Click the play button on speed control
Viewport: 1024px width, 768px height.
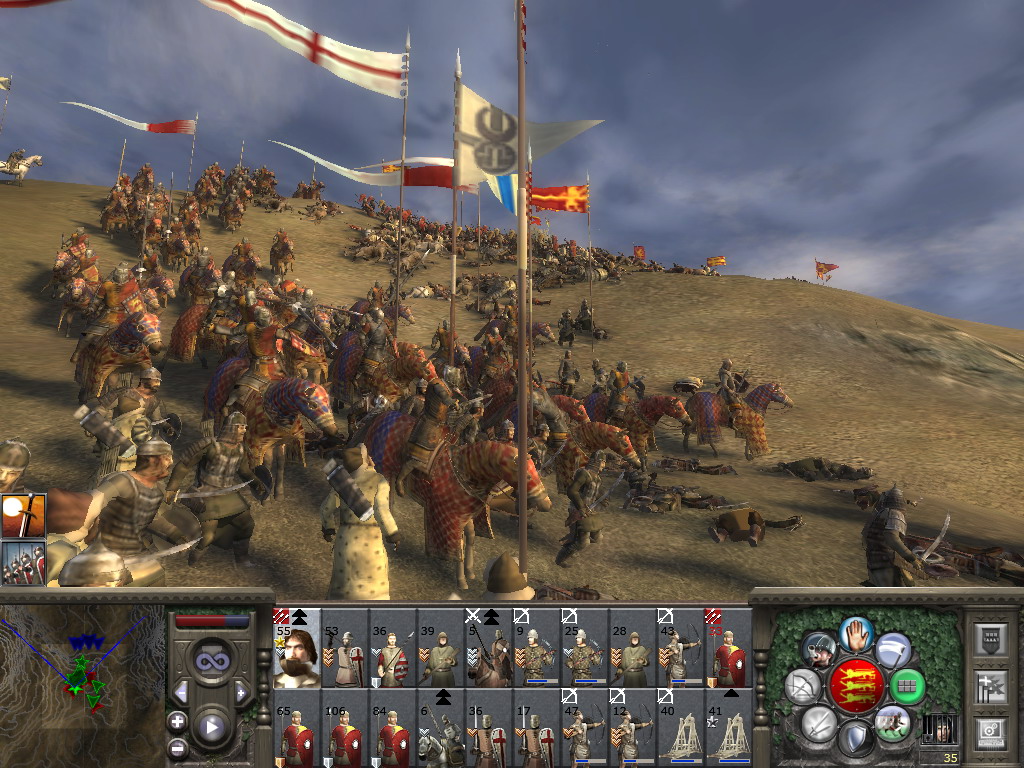tap(211, 726)
